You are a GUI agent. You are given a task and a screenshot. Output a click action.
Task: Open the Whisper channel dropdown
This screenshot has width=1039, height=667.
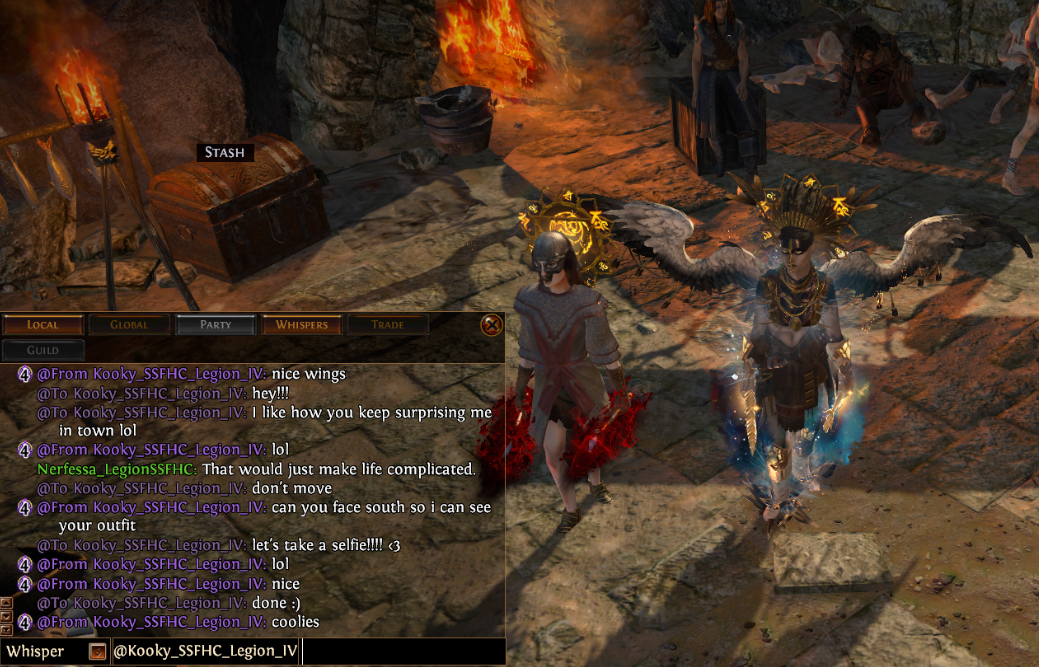click(x=97, y=652)
